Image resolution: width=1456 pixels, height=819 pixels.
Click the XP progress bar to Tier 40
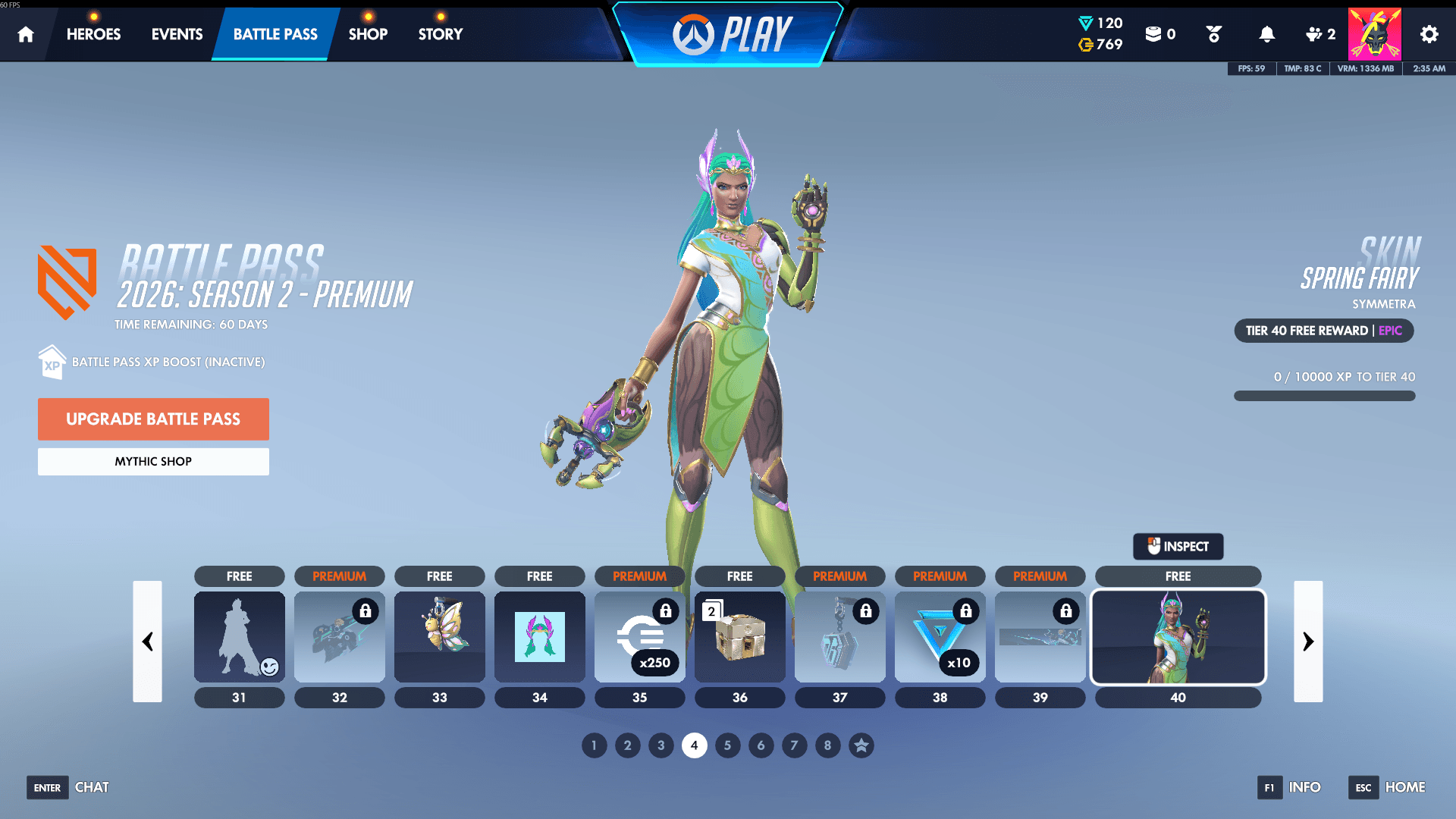pyautogui.click(x=1324, y=395)
